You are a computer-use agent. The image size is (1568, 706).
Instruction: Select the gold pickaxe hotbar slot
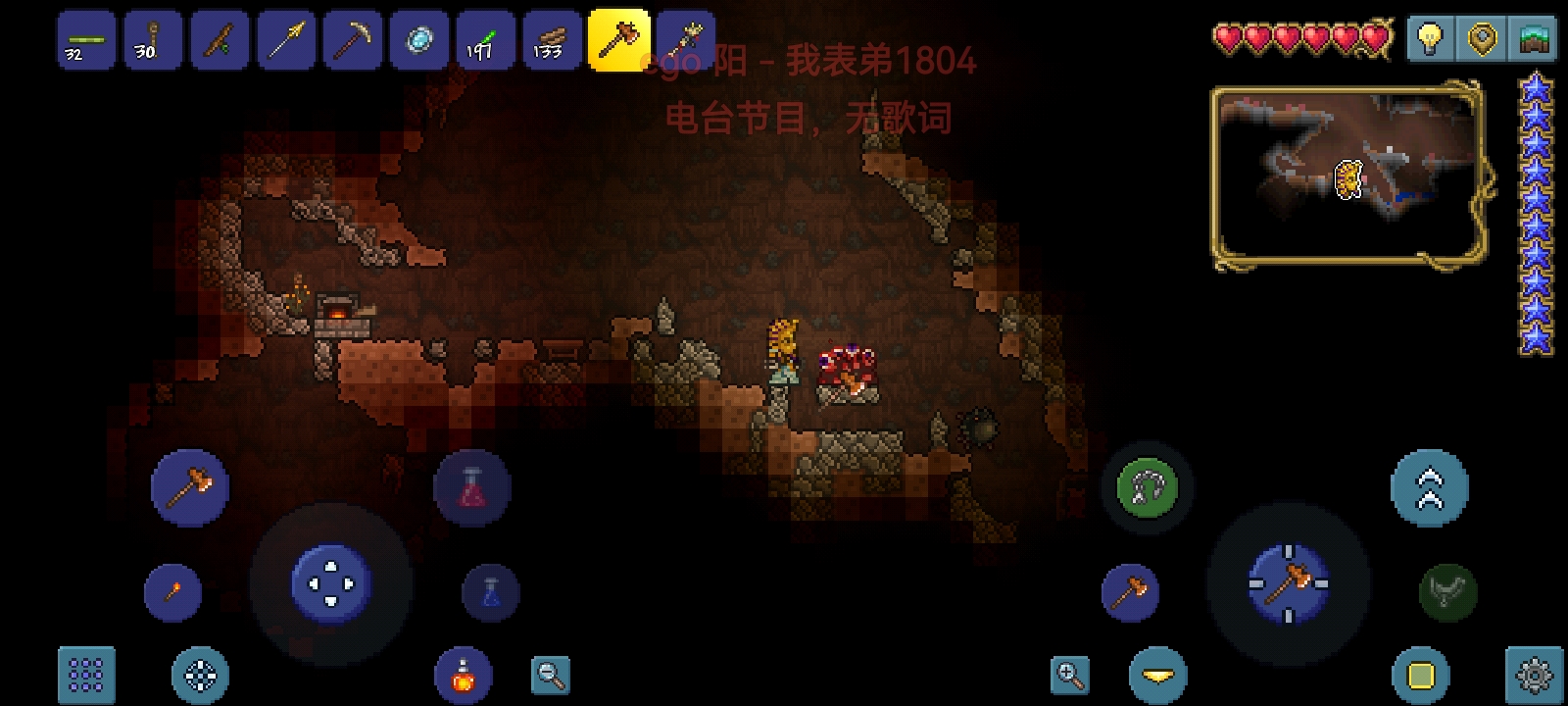352,41
